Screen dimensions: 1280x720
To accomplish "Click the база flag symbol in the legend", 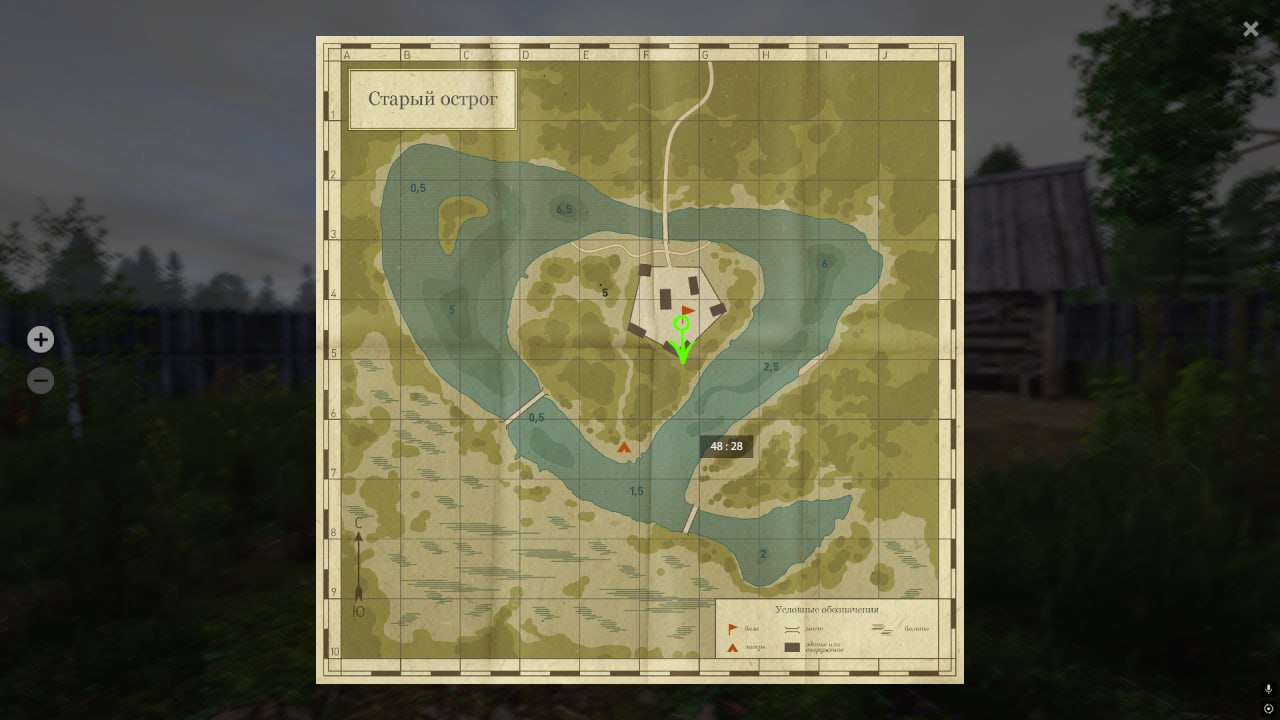I will tap(732, 628).
